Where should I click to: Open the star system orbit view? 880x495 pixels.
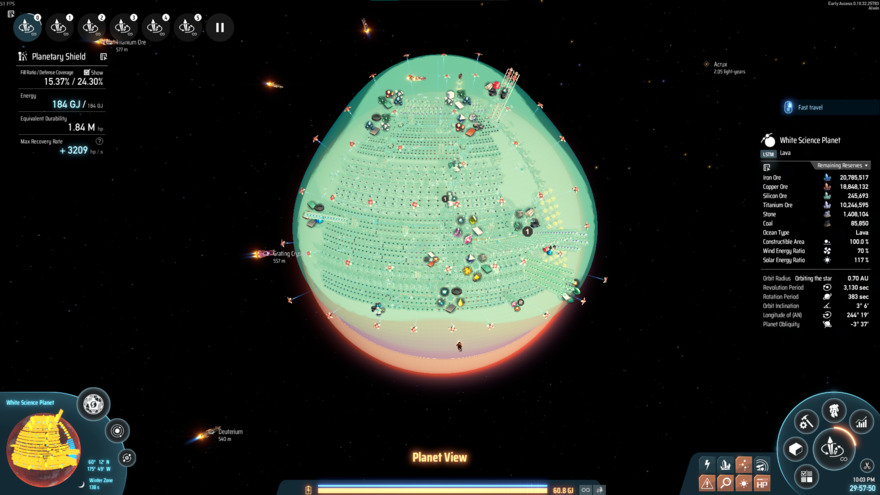117,432
